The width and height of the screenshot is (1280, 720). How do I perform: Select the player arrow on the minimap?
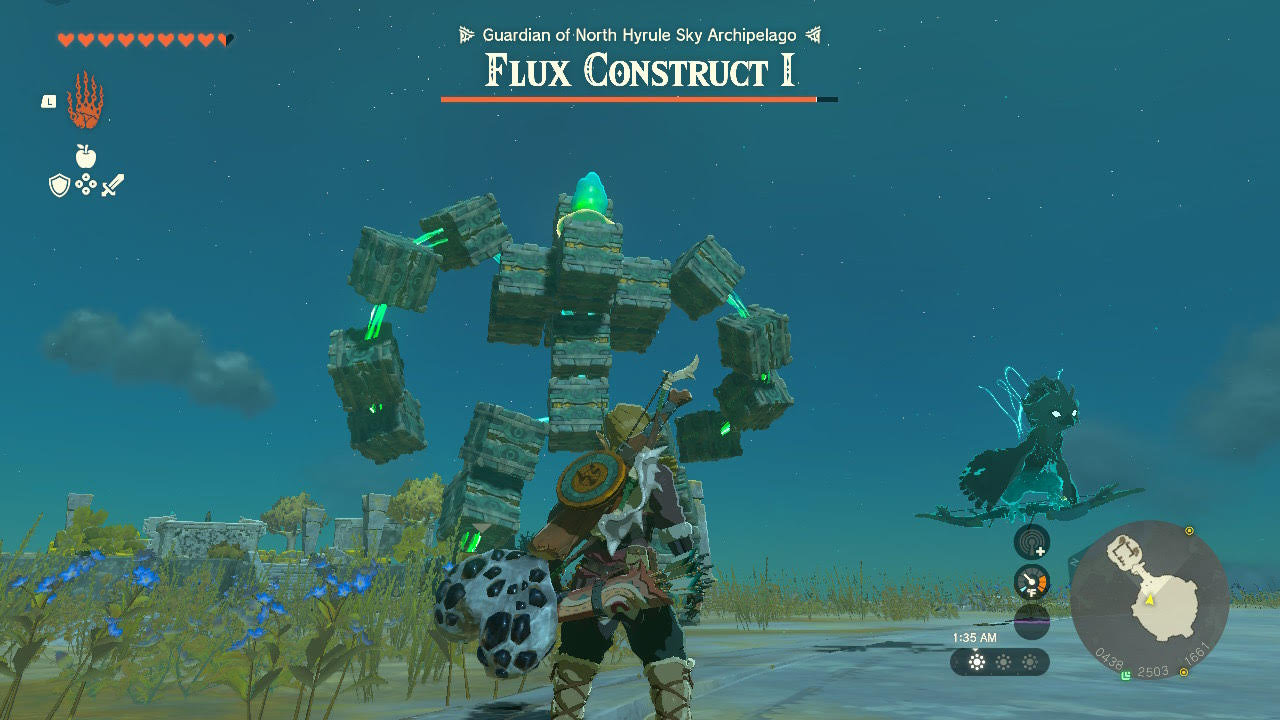tap(1149, 600)
